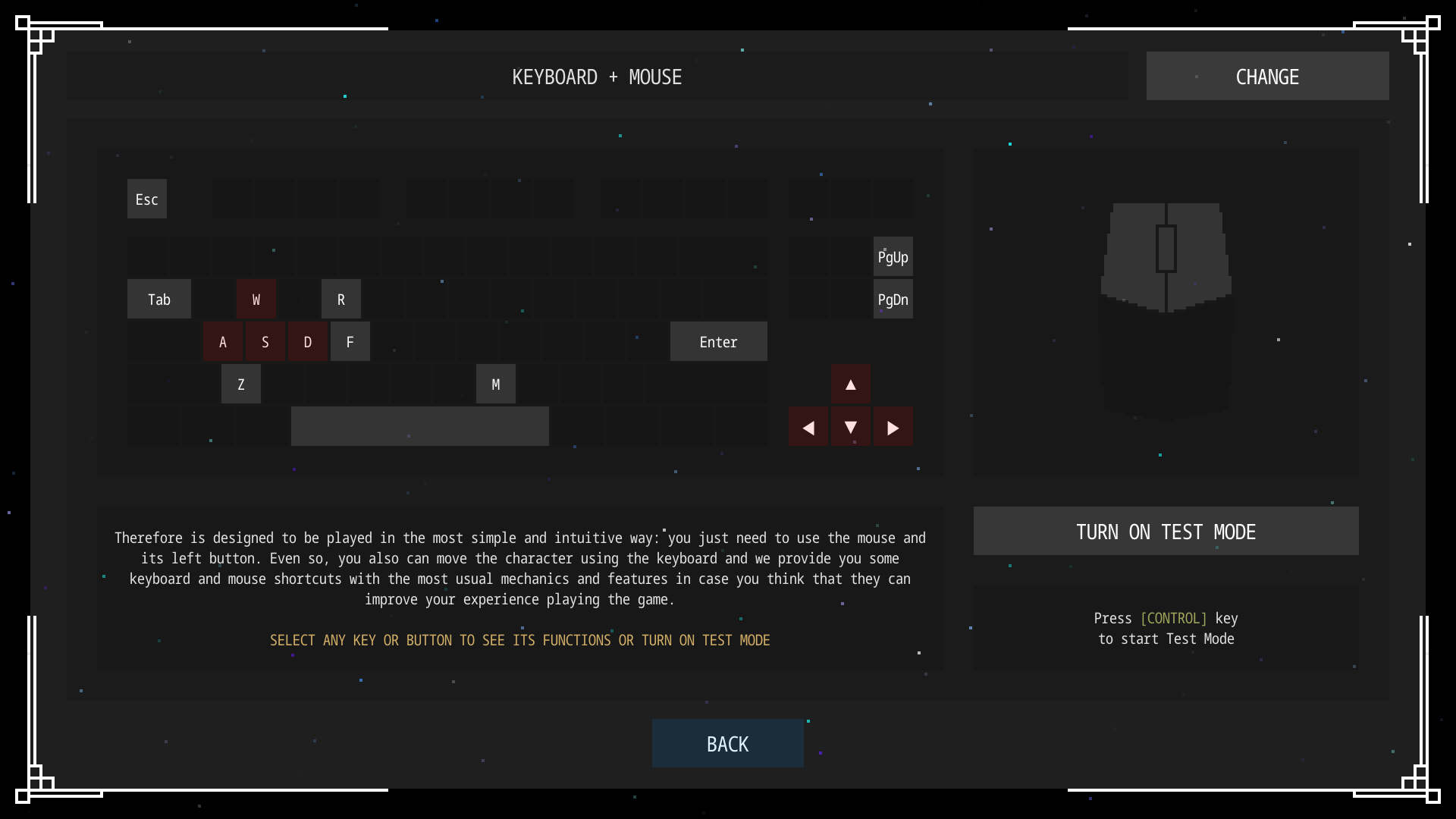Select the R key

341,299
